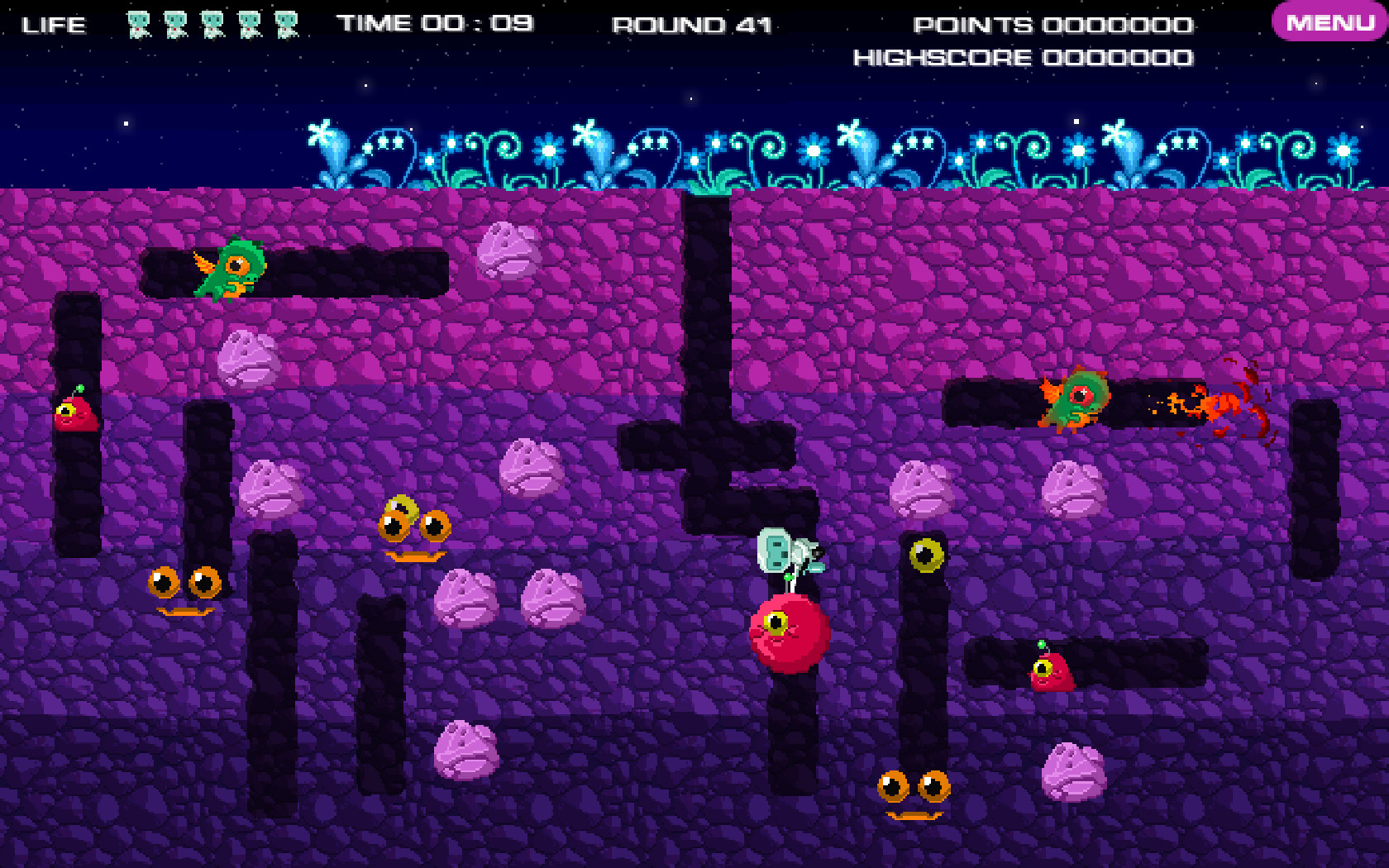The image size is (1389, 868).
Task: Open the MENU in the top right corner
Action: tap(1323, 22)
